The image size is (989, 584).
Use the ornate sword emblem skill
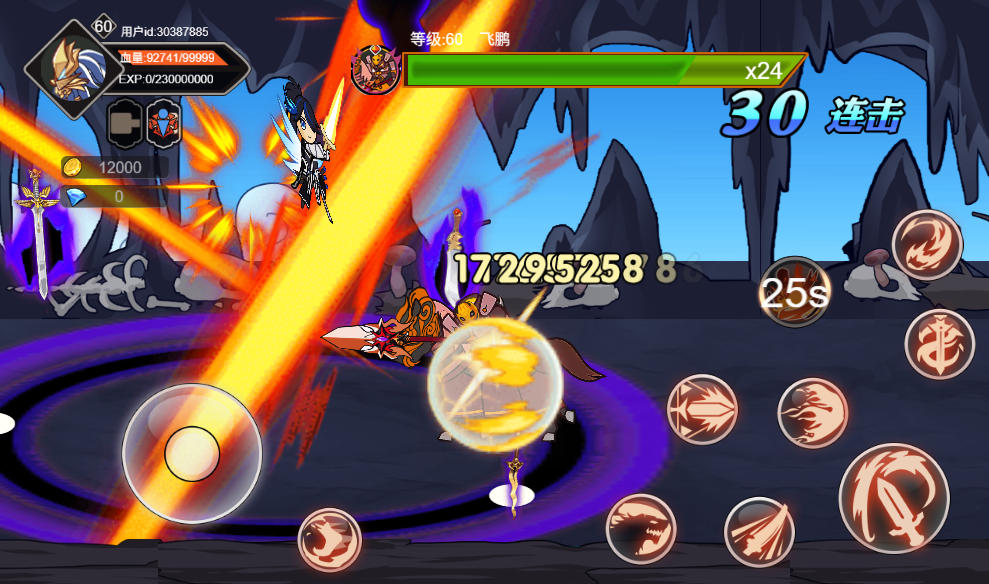tap(939, 345)
